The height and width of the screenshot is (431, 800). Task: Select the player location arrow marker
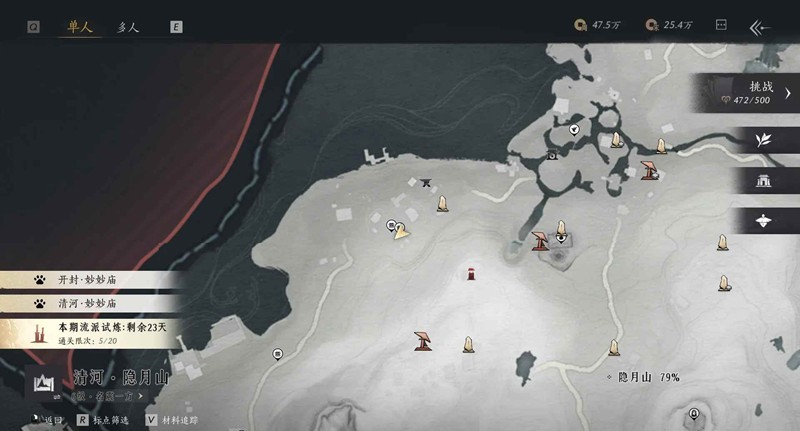(x=402, y=233)
